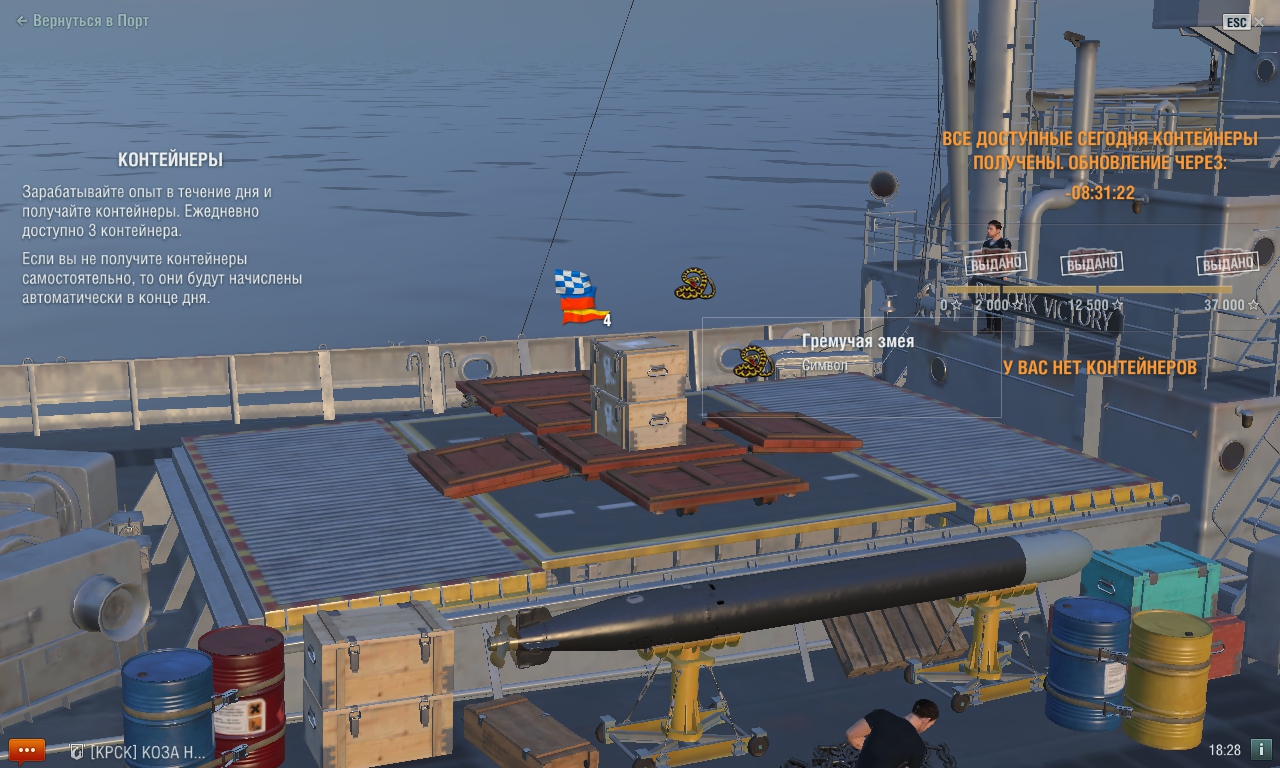Viewport: 1280px width, 768px height.
Task: Open the orange chat bubble button
Action: coord(27,750)
